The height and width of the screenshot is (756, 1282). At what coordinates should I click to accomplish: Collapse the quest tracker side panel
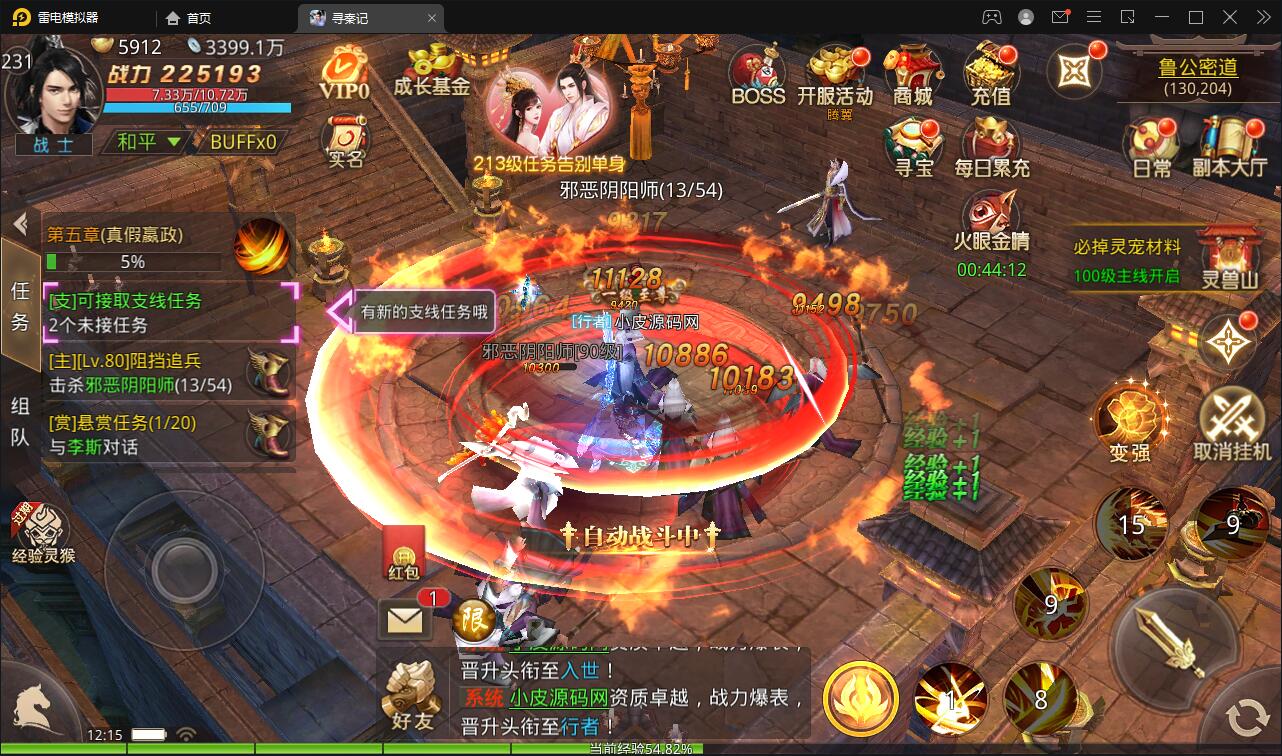[x=20, y=225]
